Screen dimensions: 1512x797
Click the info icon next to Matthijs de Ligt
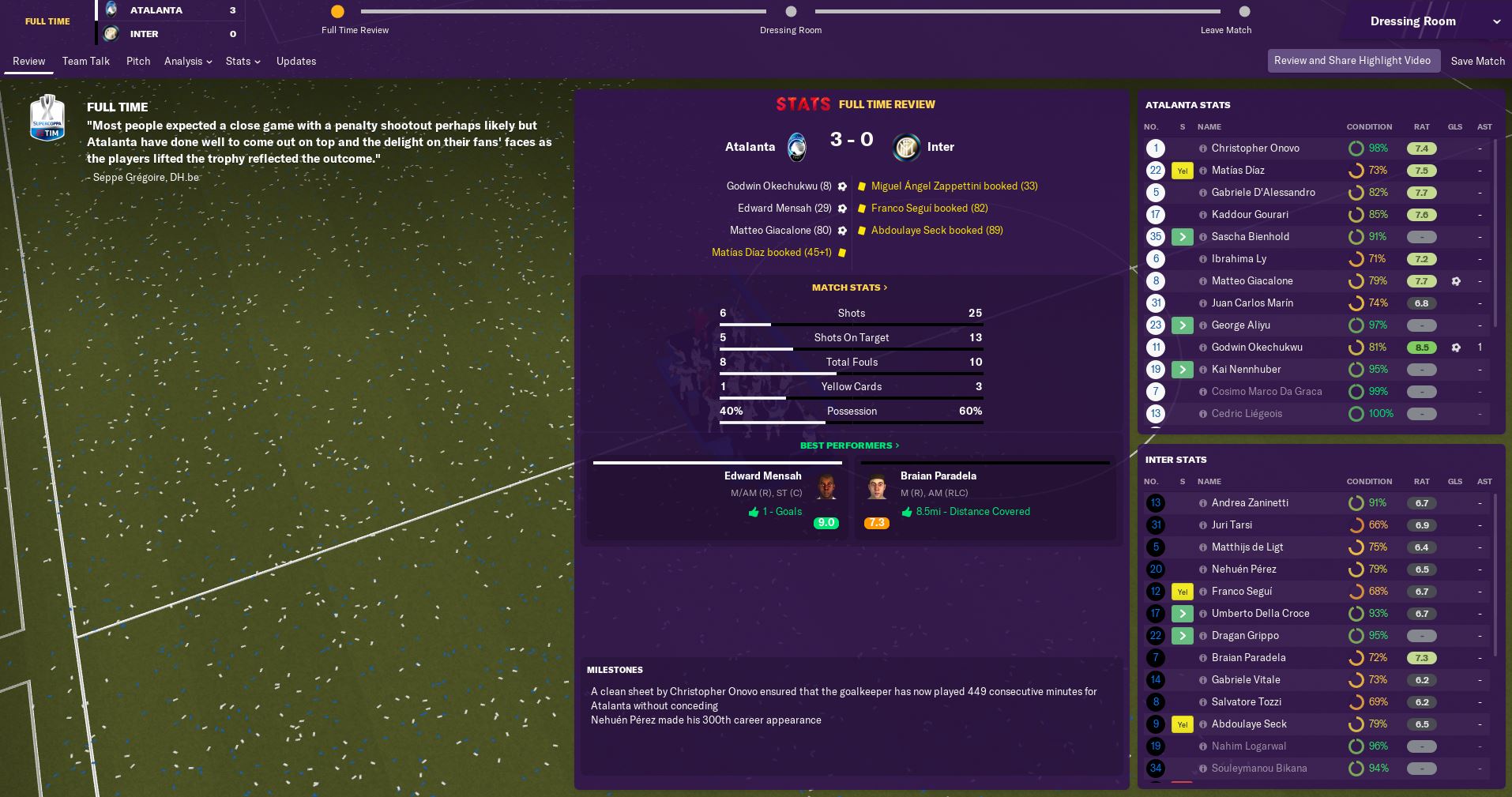tap(1202, 547)
